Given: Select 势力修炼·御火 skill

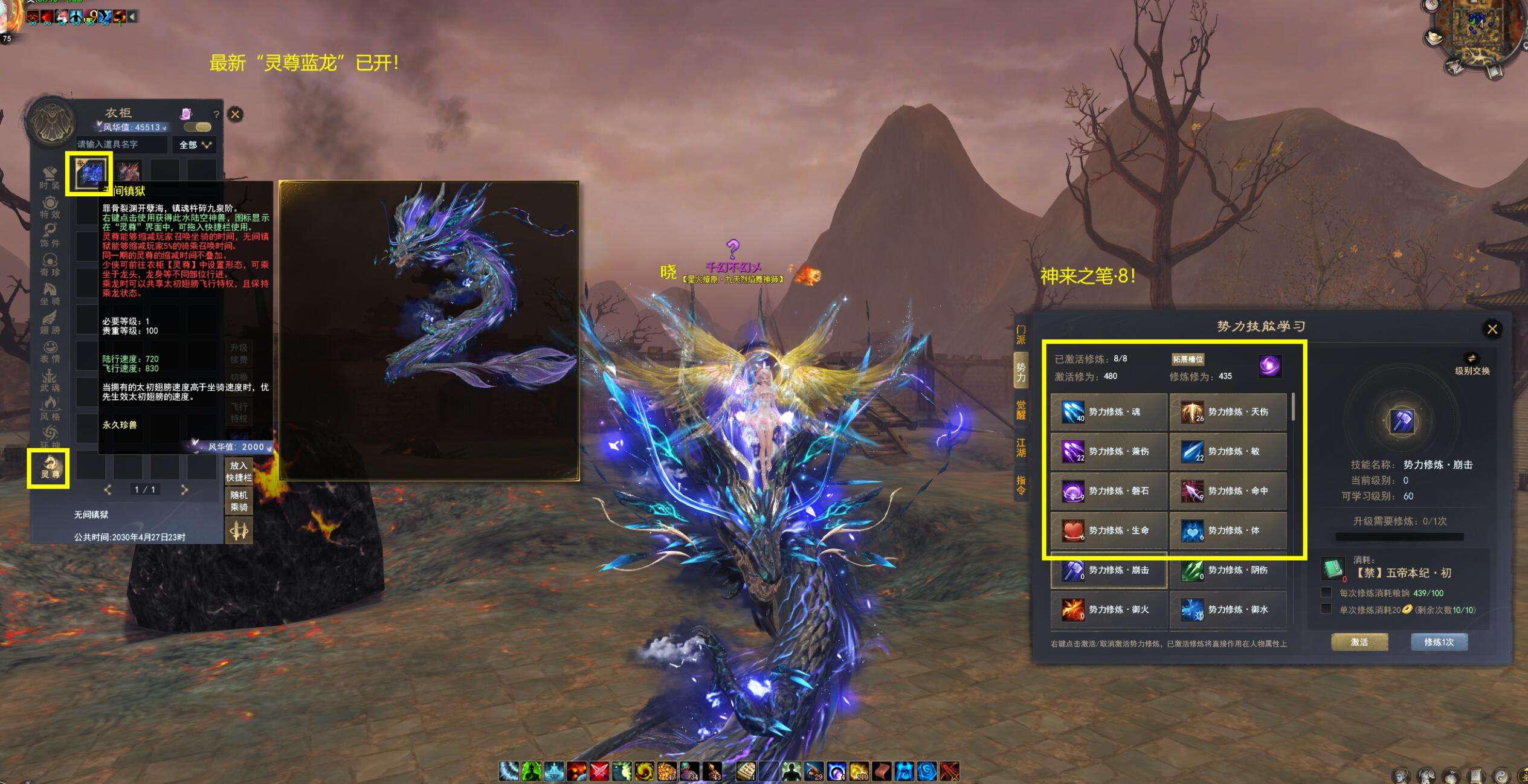Looking at the screenshot, I should 1108,609.
